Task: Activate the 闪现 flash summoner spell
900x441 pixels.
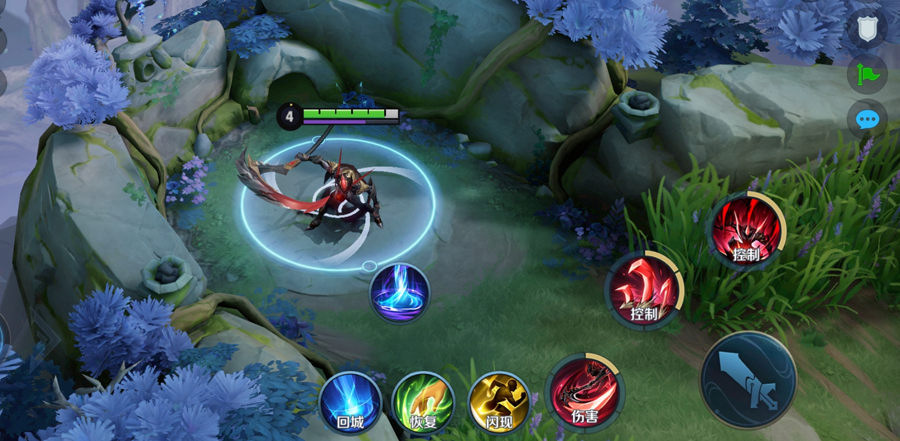Action: pos(499,402)
